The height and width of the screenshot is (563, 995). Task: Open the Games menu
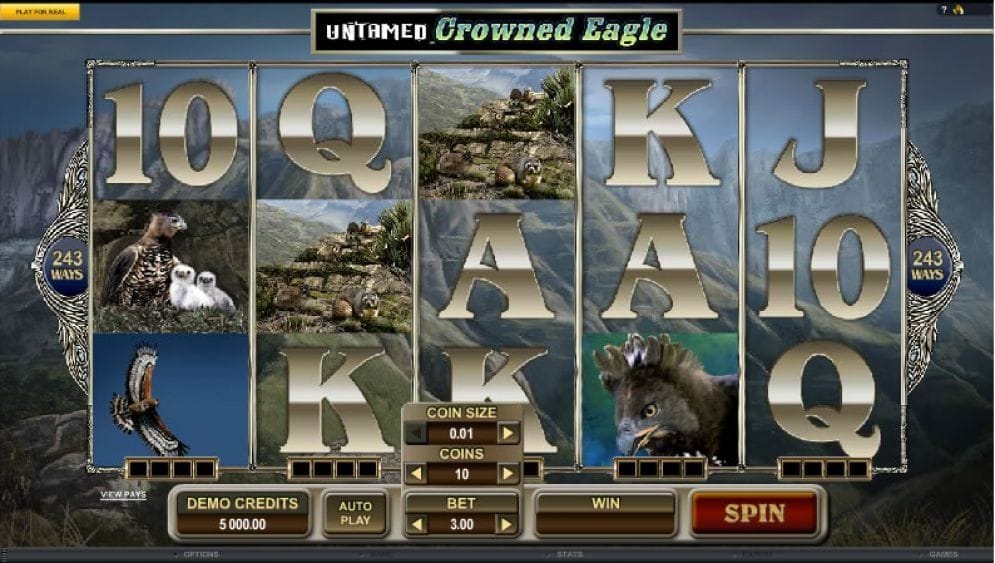pos(942,554)
